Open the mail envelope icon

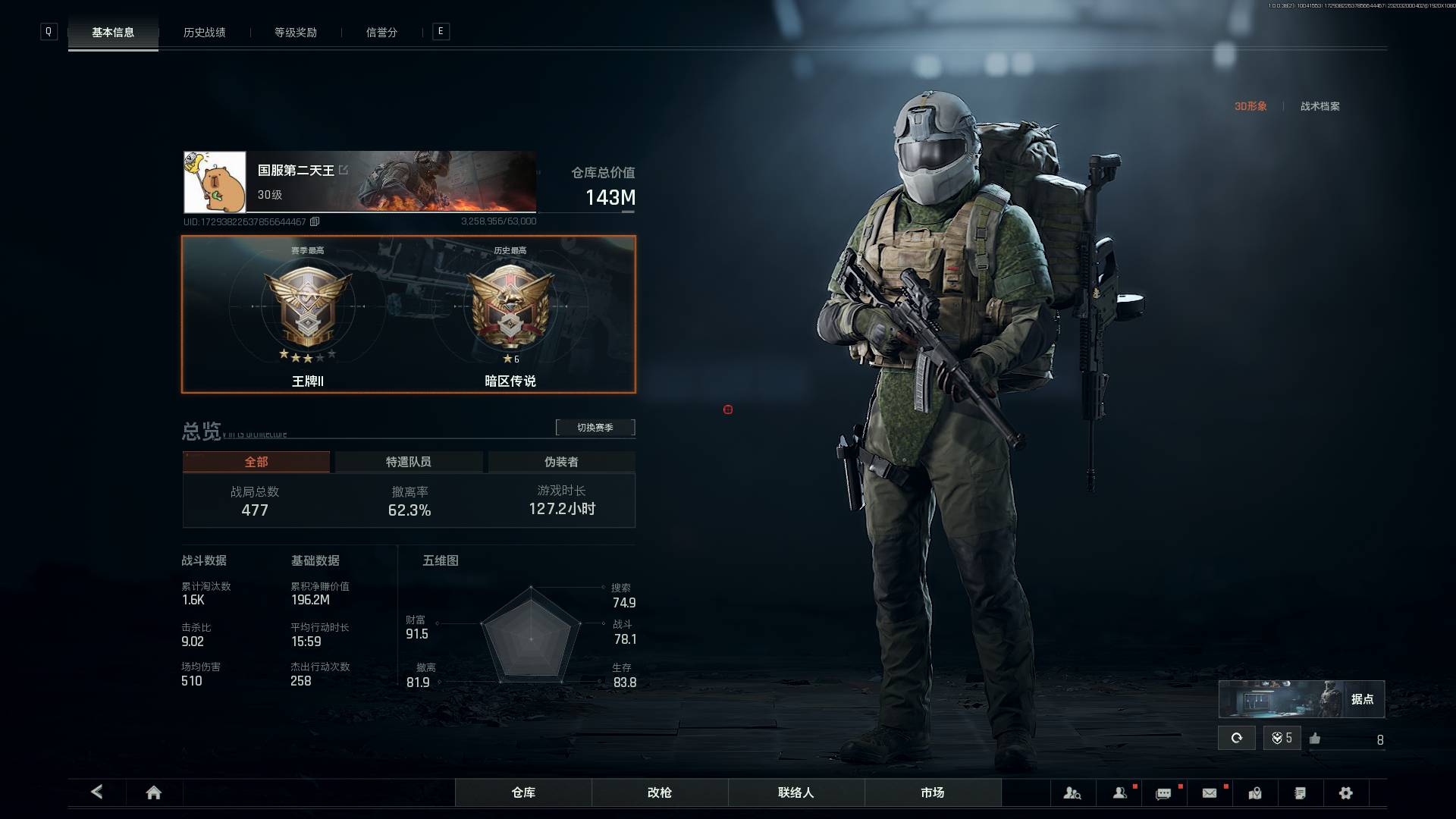(x=1210, y=793)
